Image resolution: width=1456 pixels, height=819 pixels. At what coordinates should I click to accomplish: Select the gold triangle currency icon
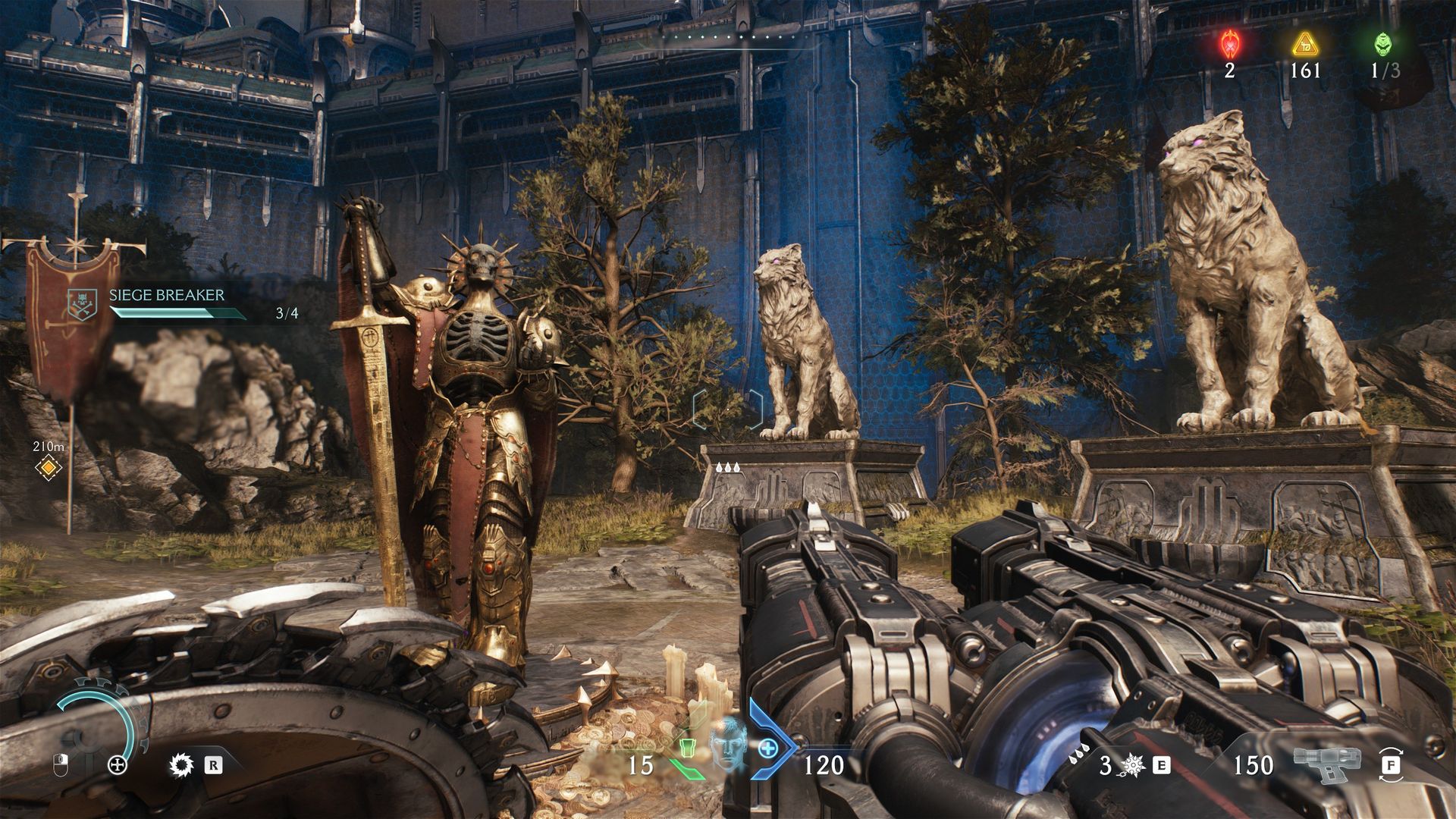(x=1305, y=45)
